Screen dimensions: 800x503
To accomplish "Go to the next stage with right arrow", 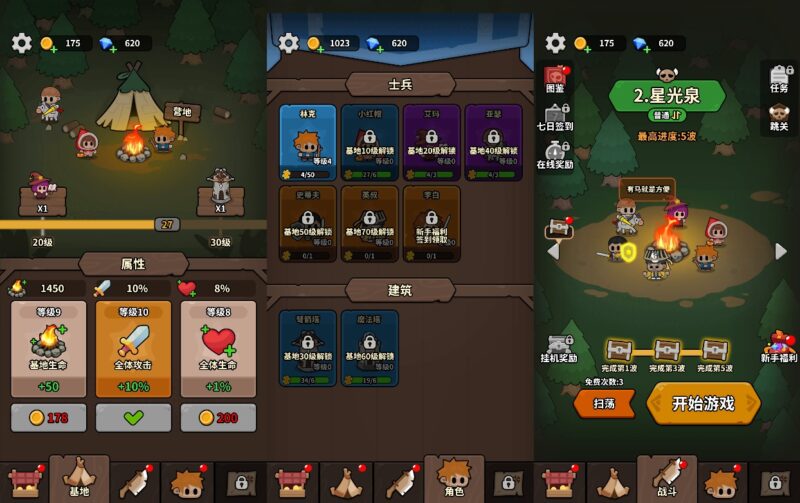I will 781,251.
